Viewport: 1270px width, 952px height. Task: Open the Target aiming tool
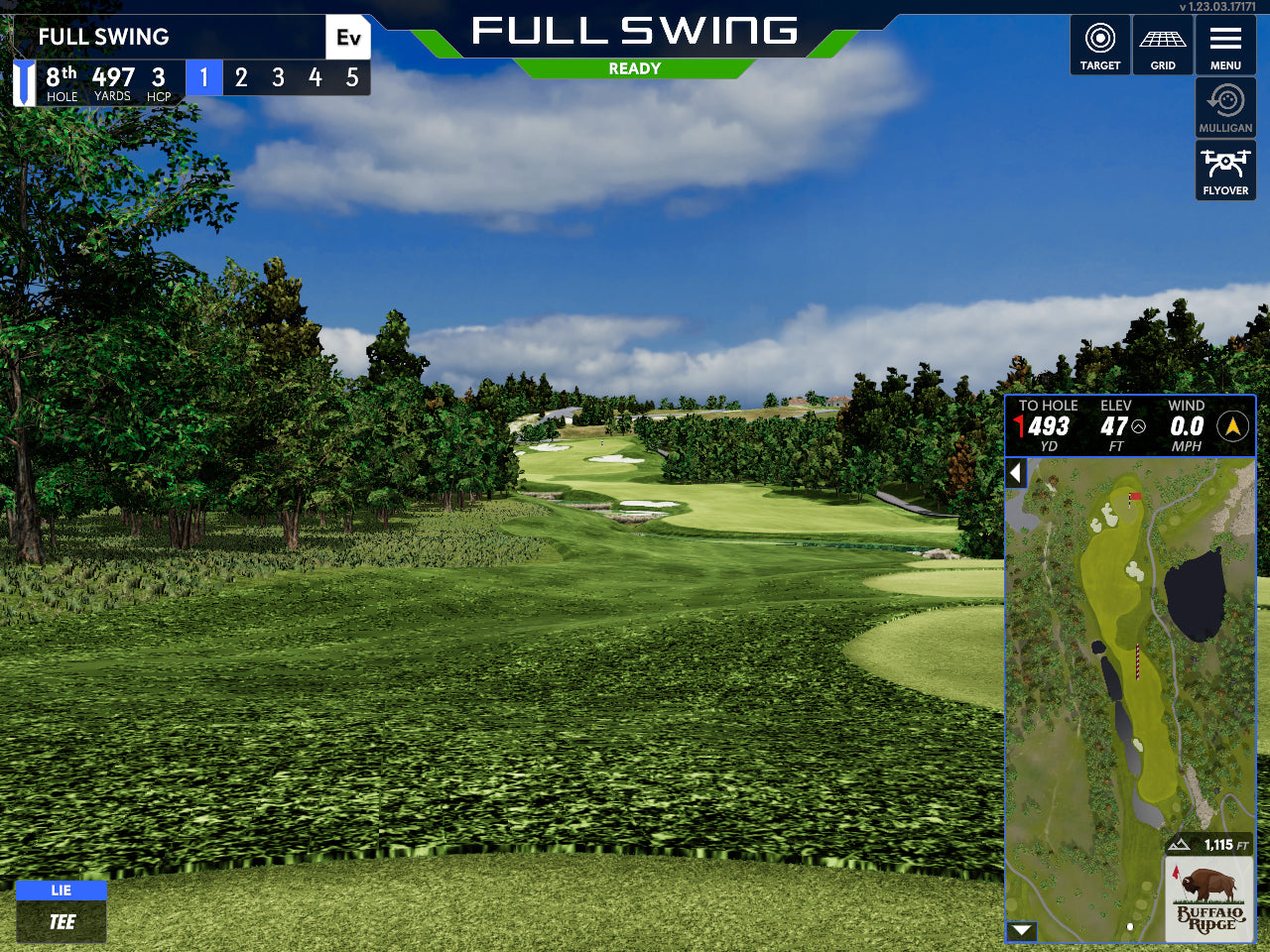(1099, 46)
